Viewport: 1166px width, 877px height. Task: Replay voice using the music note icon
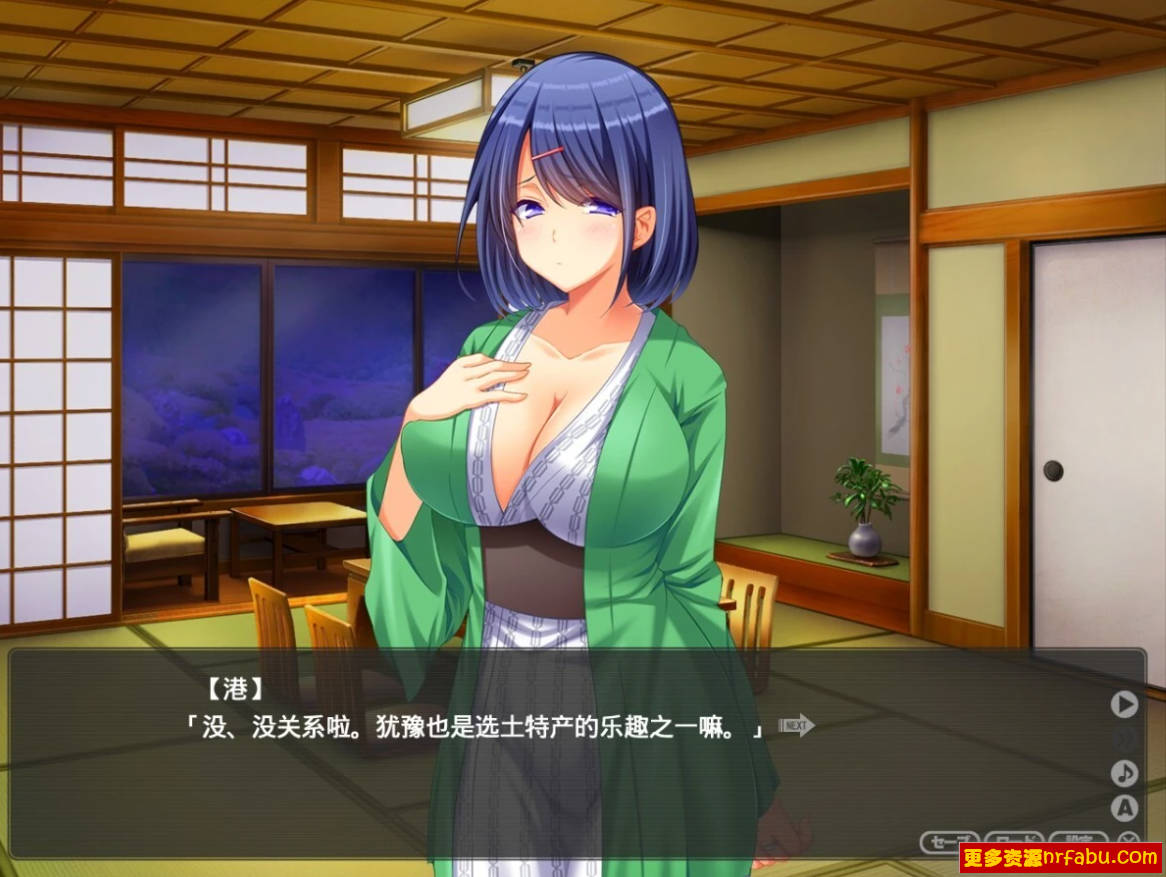tap(1125, 773)
